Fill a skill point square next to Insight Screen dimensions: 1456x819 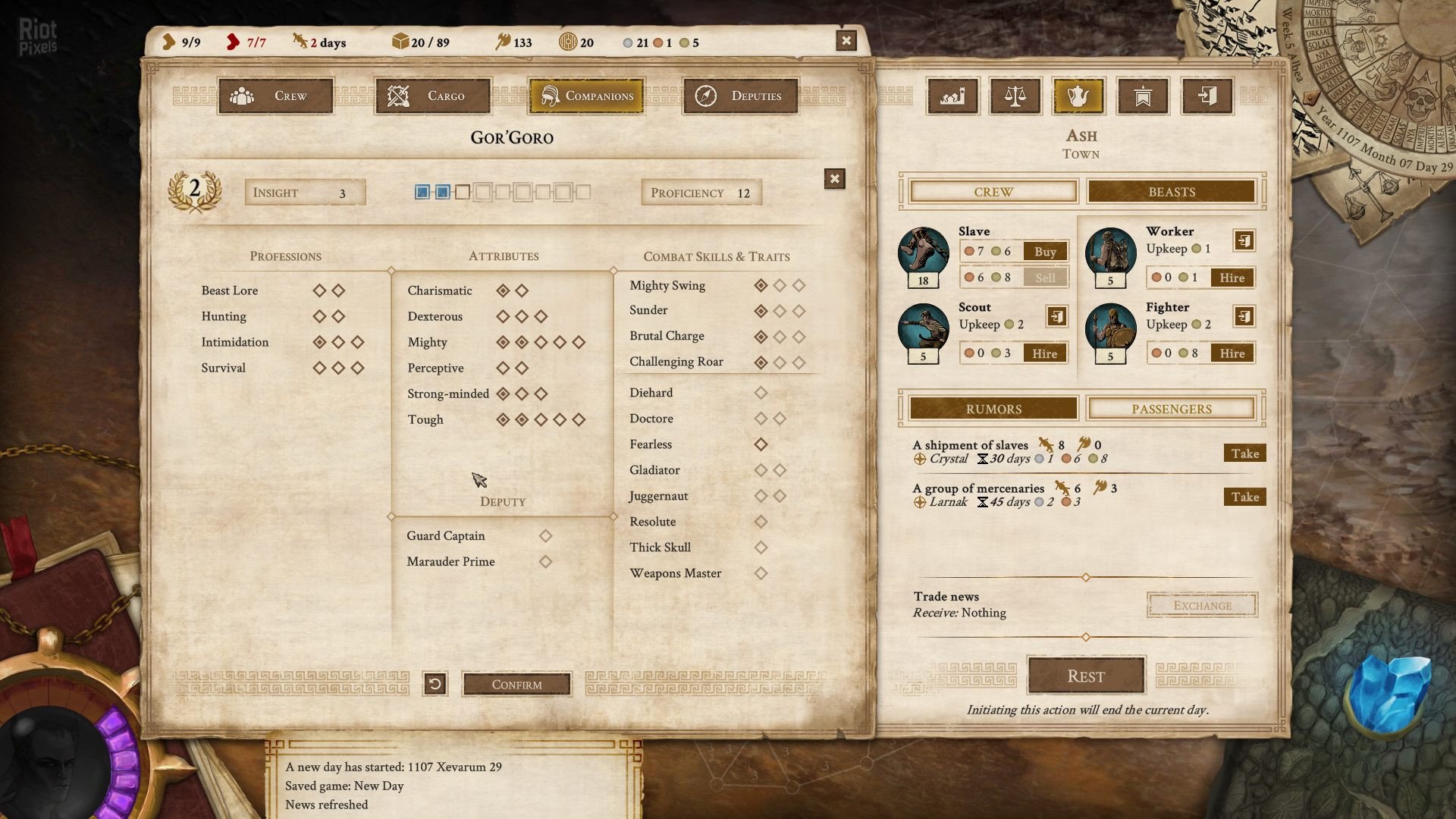(x=461, y=193)
